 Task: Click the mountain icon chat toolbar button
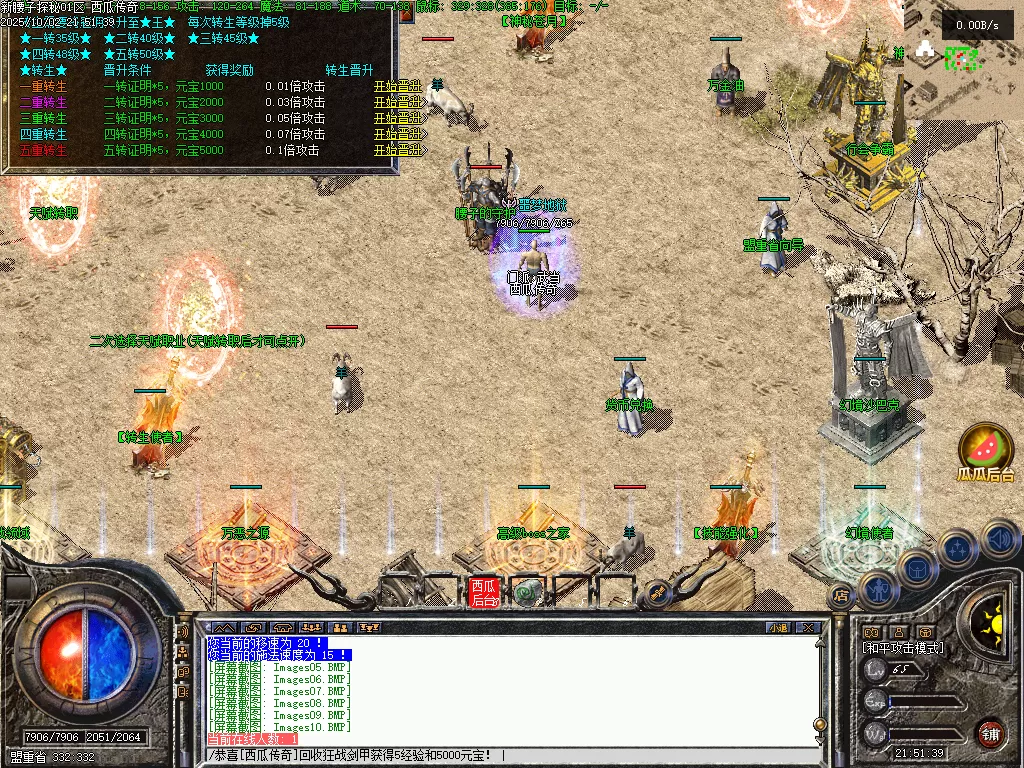(x=219, y=628)
